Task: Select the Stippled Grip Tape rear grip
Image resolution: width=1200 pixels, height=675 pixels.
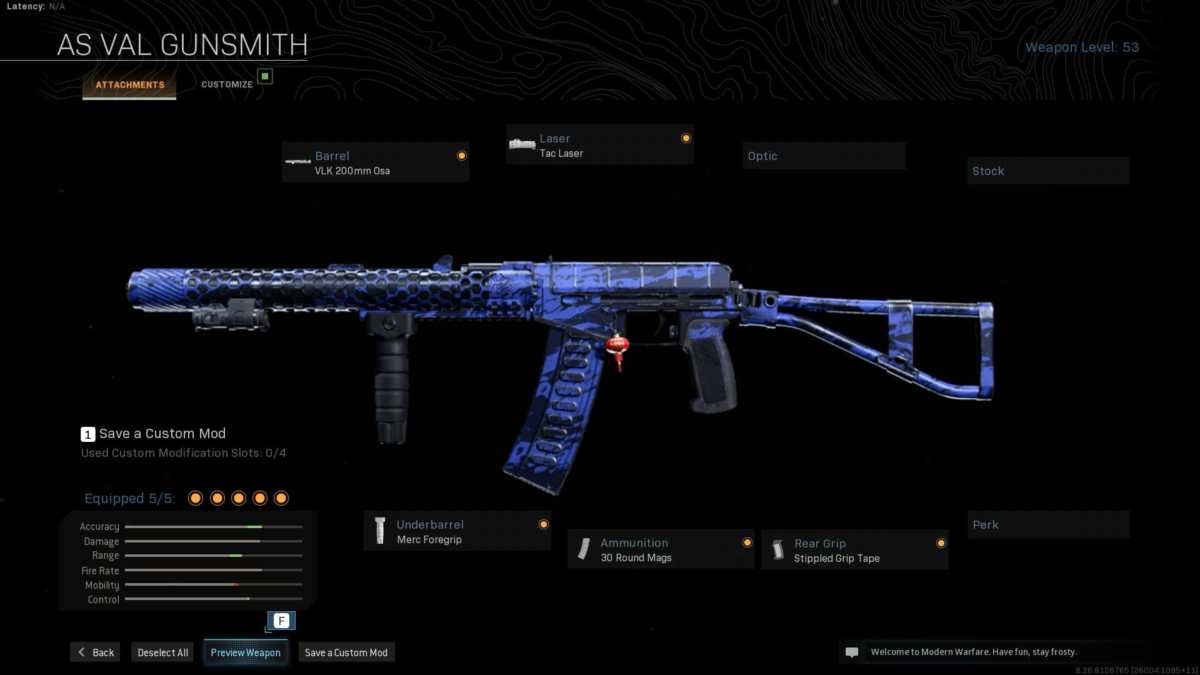Action: click(855, 550)
